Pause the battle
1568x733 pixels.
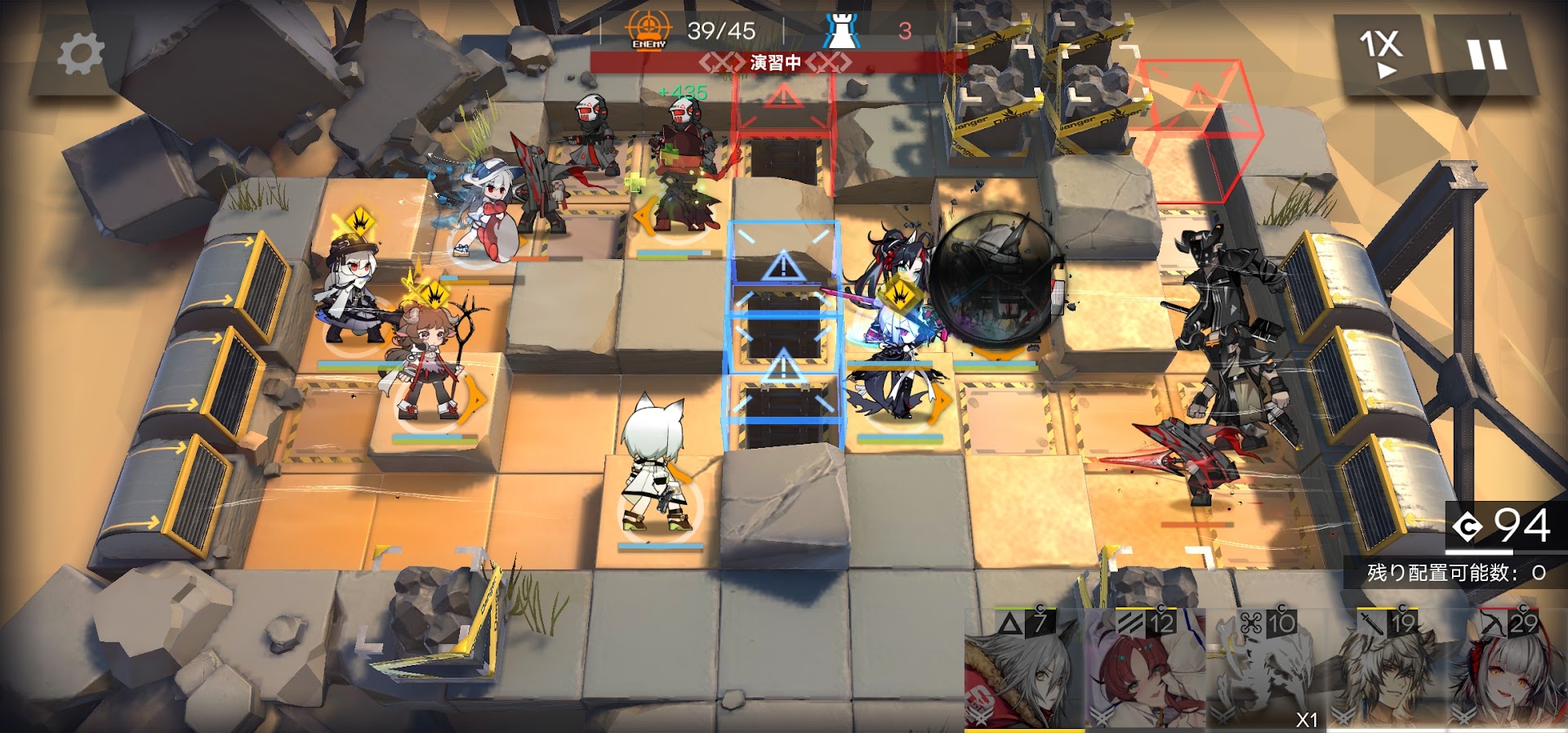tap(1486, 55)
